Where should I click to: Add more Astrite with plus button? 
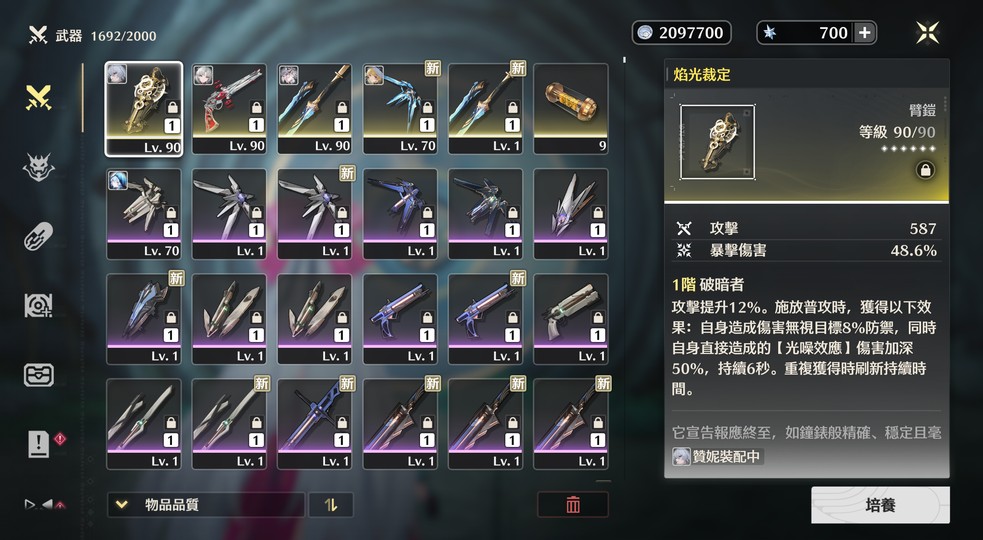[864, 33]
